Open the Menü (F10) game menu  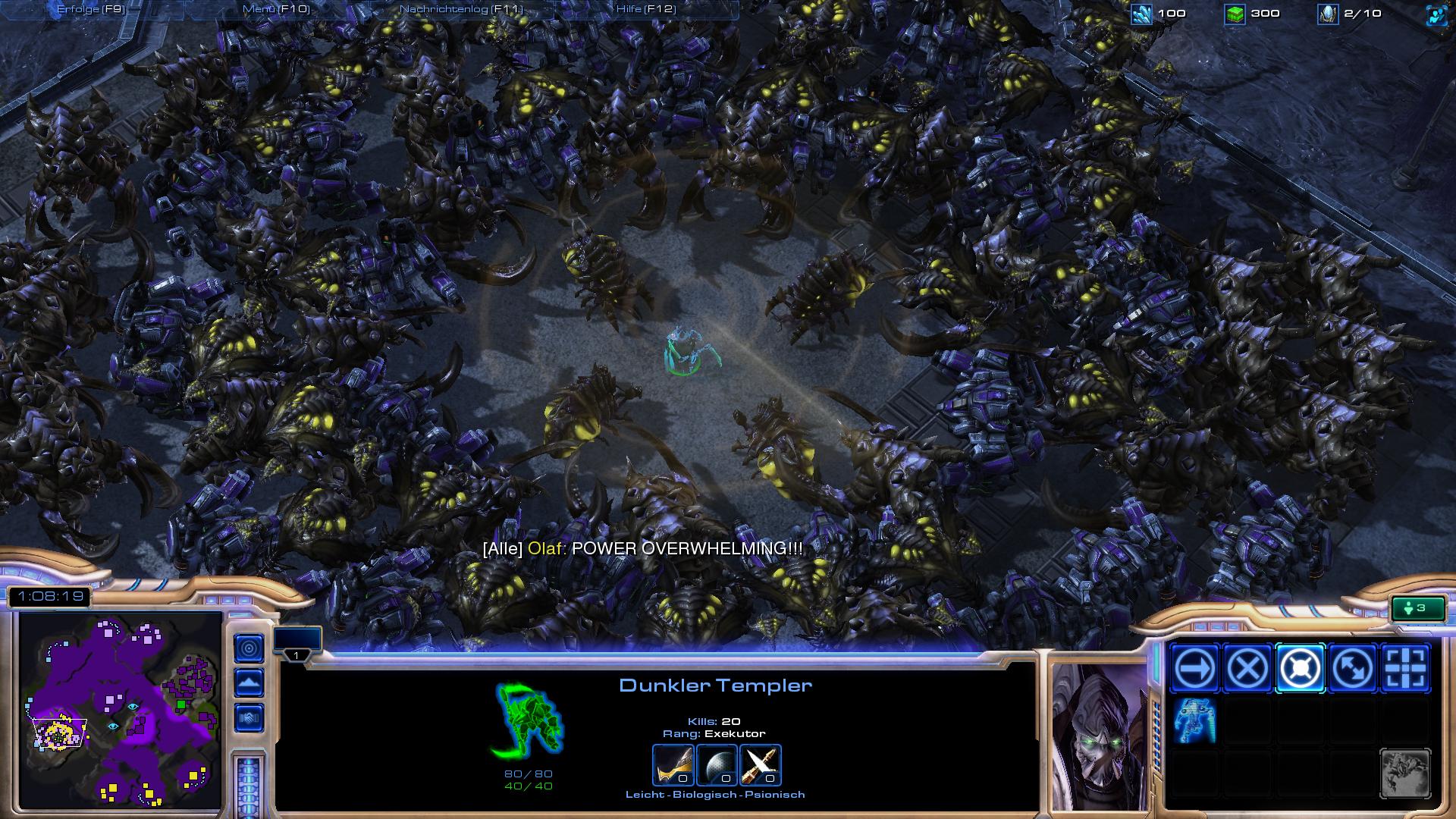276,9
